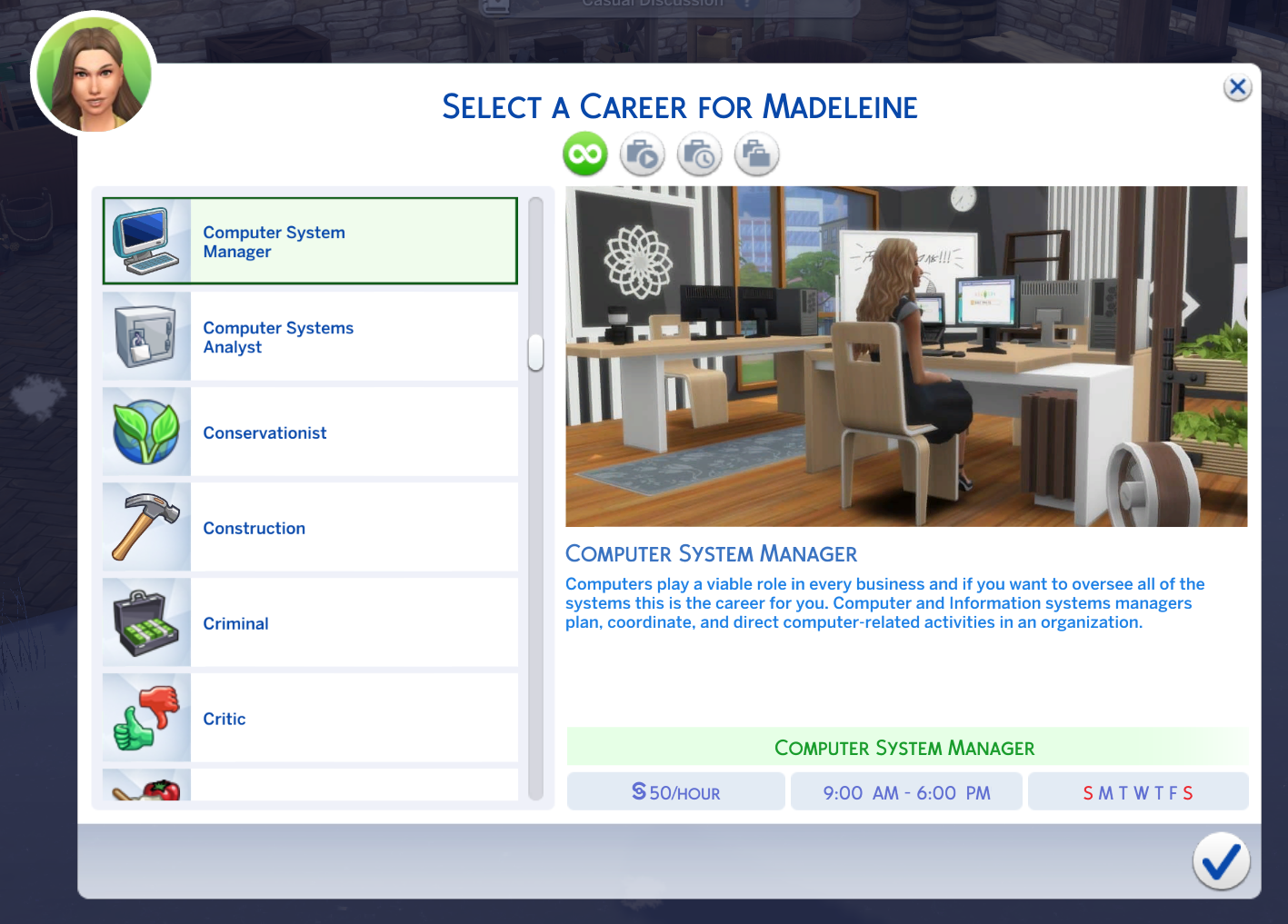The height and width of the screenshot is (924, 1288).
Task: Click the 9:00 AM - 6:00 PM schedule panel
Action: pos(905,790)
